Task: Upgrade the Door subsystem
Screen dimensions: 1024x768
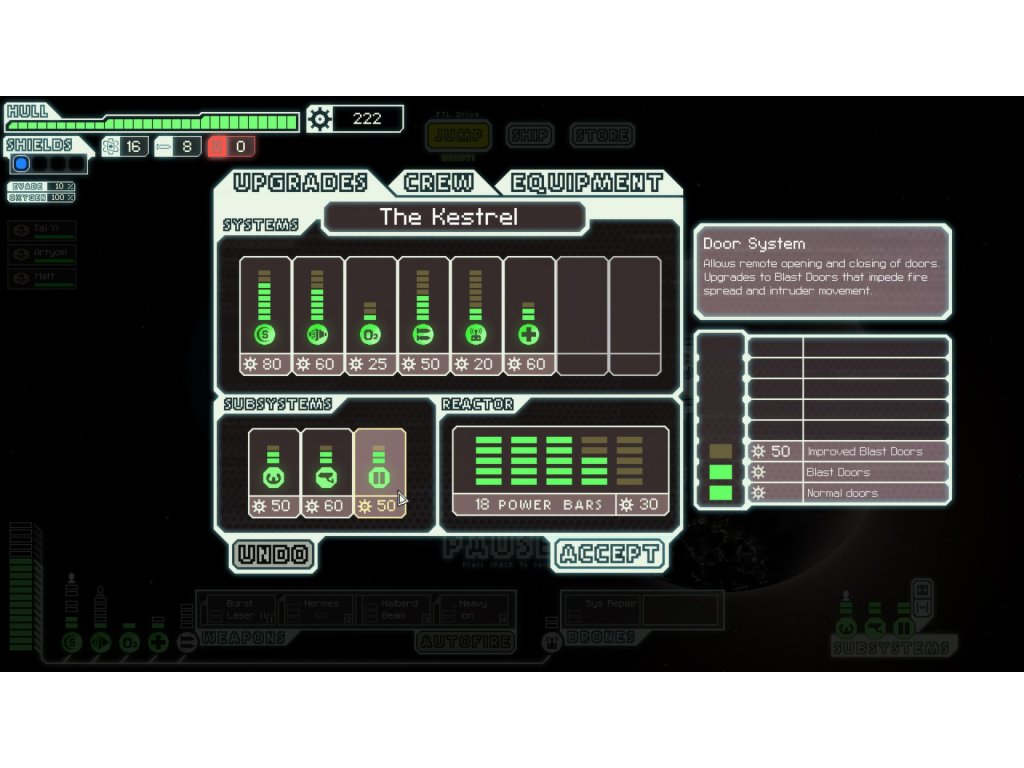Action: (380, 472)
